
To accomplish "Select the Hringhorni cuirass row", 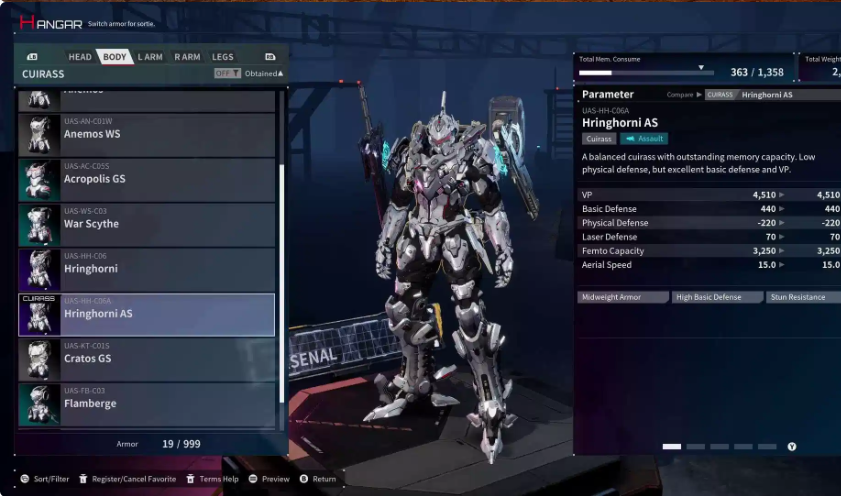I will 147,269.
